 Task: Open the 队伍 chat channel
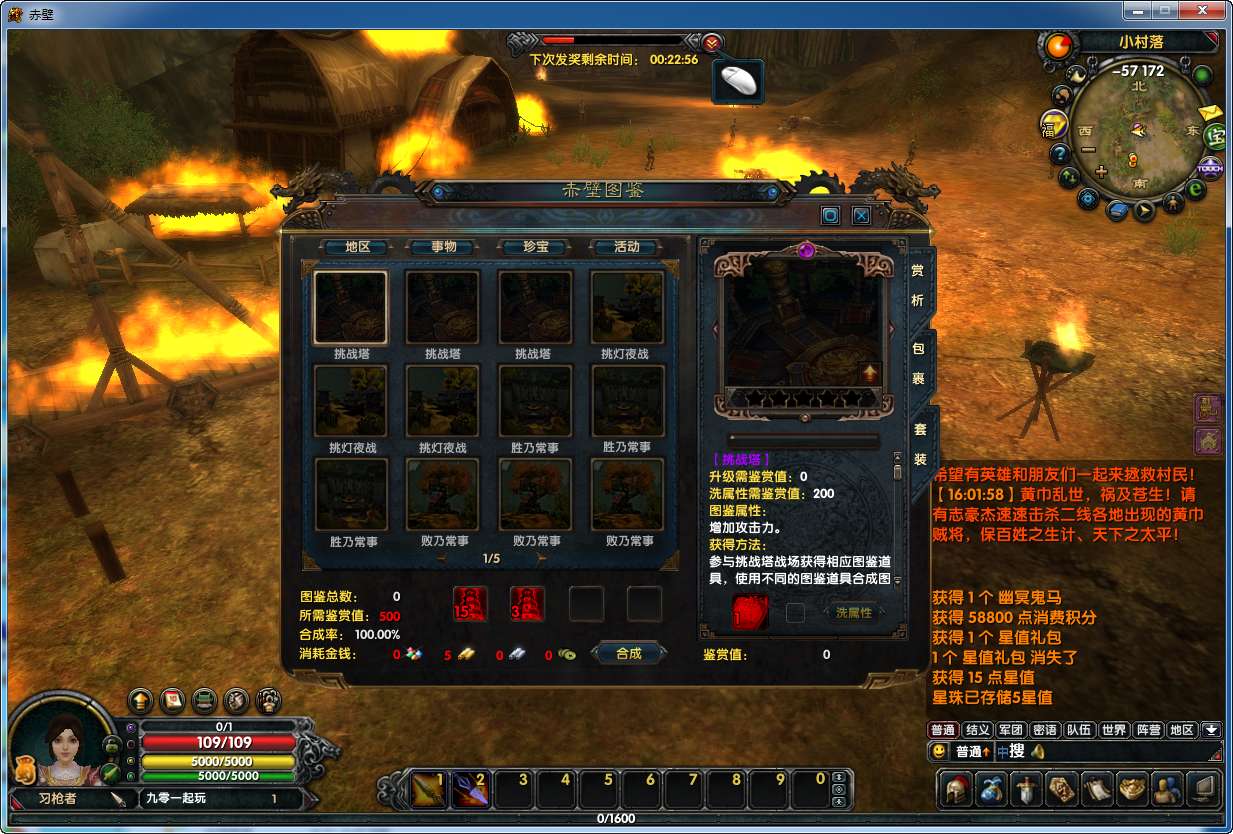(1079, 730)
